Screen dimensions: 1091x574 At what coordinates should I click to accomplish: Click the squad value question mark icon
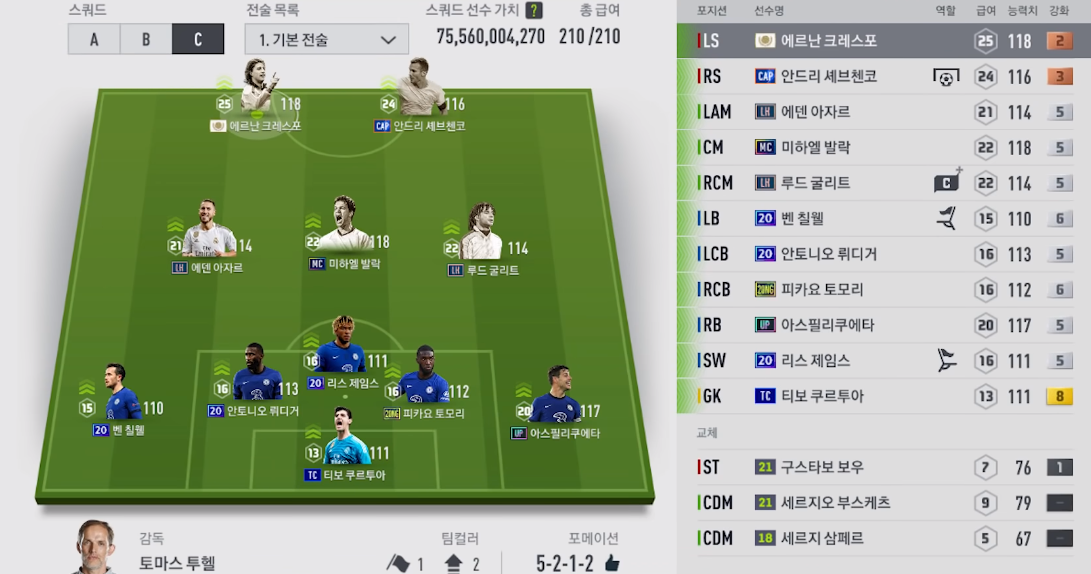(x=534, y=11)
